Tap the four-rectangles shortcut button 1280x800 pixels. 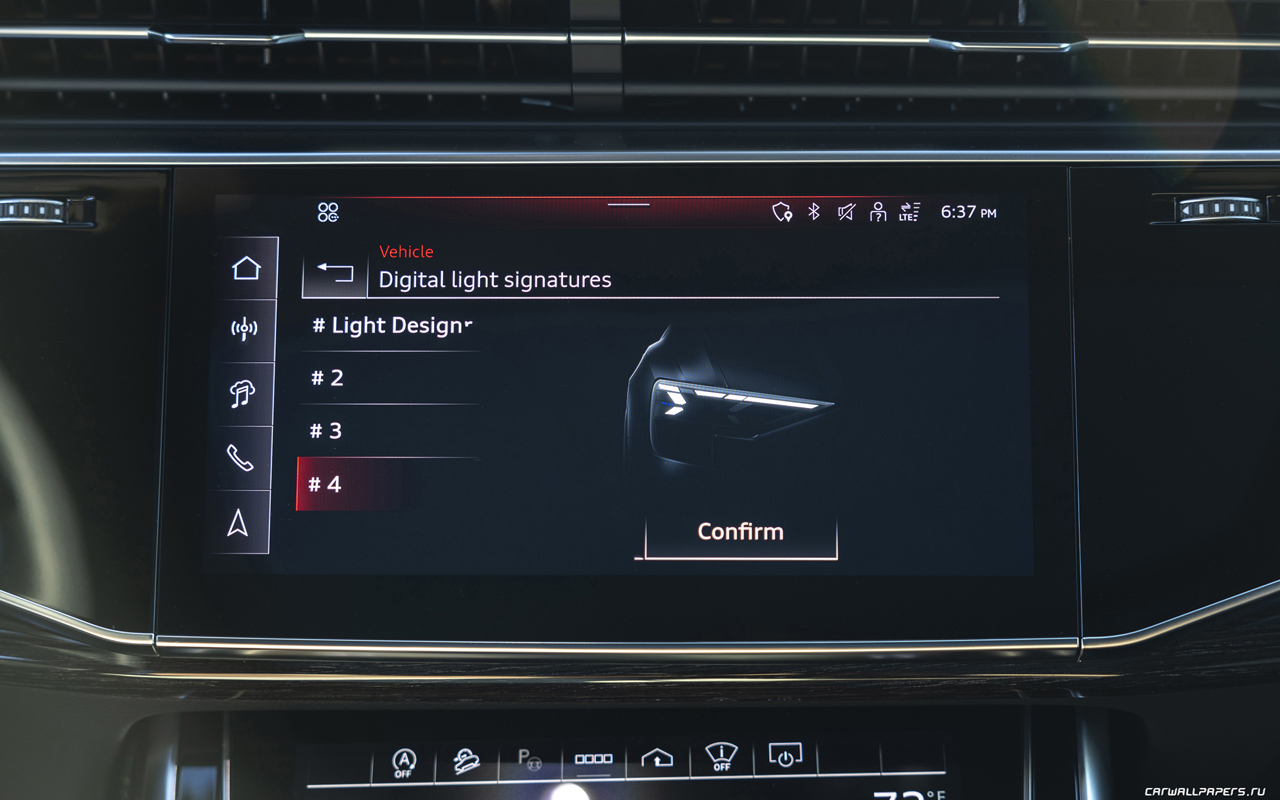pyautogui.click(x=593, y=760)
